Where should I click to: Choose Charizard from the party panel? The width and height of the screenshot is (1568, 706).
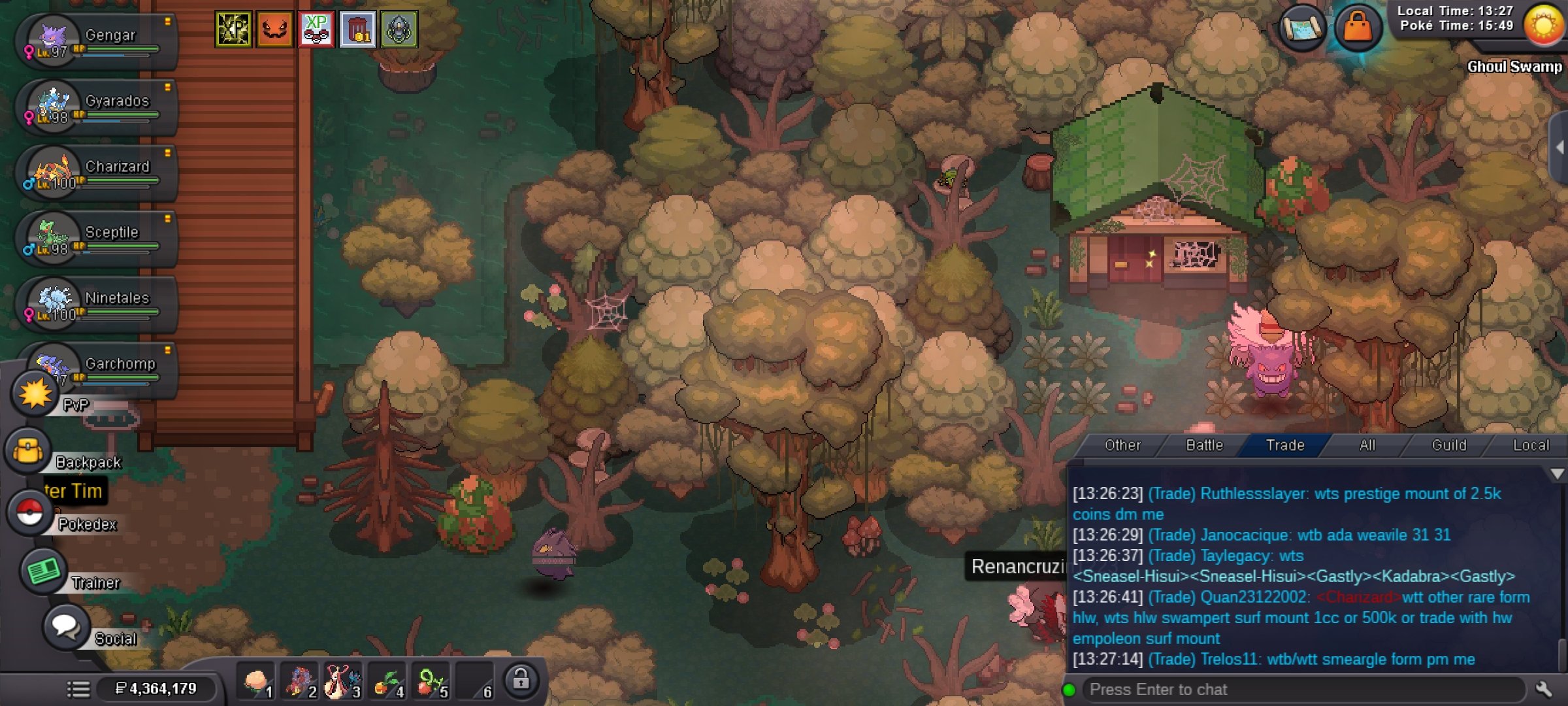[x=98, y=173]
